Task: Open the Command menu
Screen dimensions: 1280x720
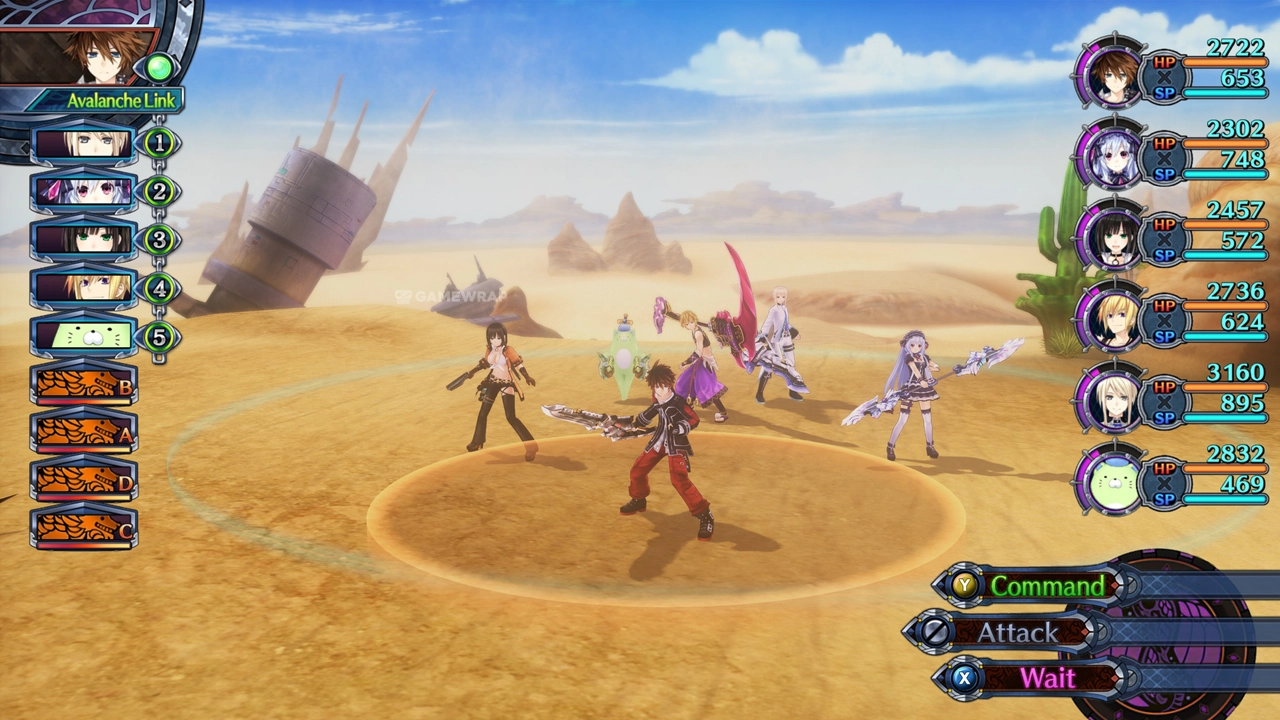Action: [x=1045, y=586]
